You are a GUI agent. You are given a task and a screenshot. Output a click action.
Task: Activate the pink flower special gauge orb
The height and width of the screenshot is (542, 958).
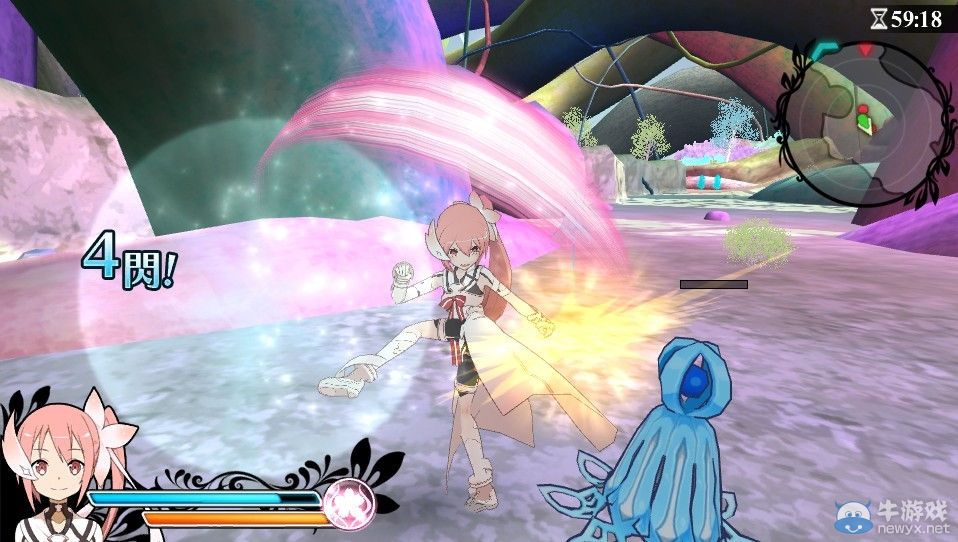coord(349,498)
